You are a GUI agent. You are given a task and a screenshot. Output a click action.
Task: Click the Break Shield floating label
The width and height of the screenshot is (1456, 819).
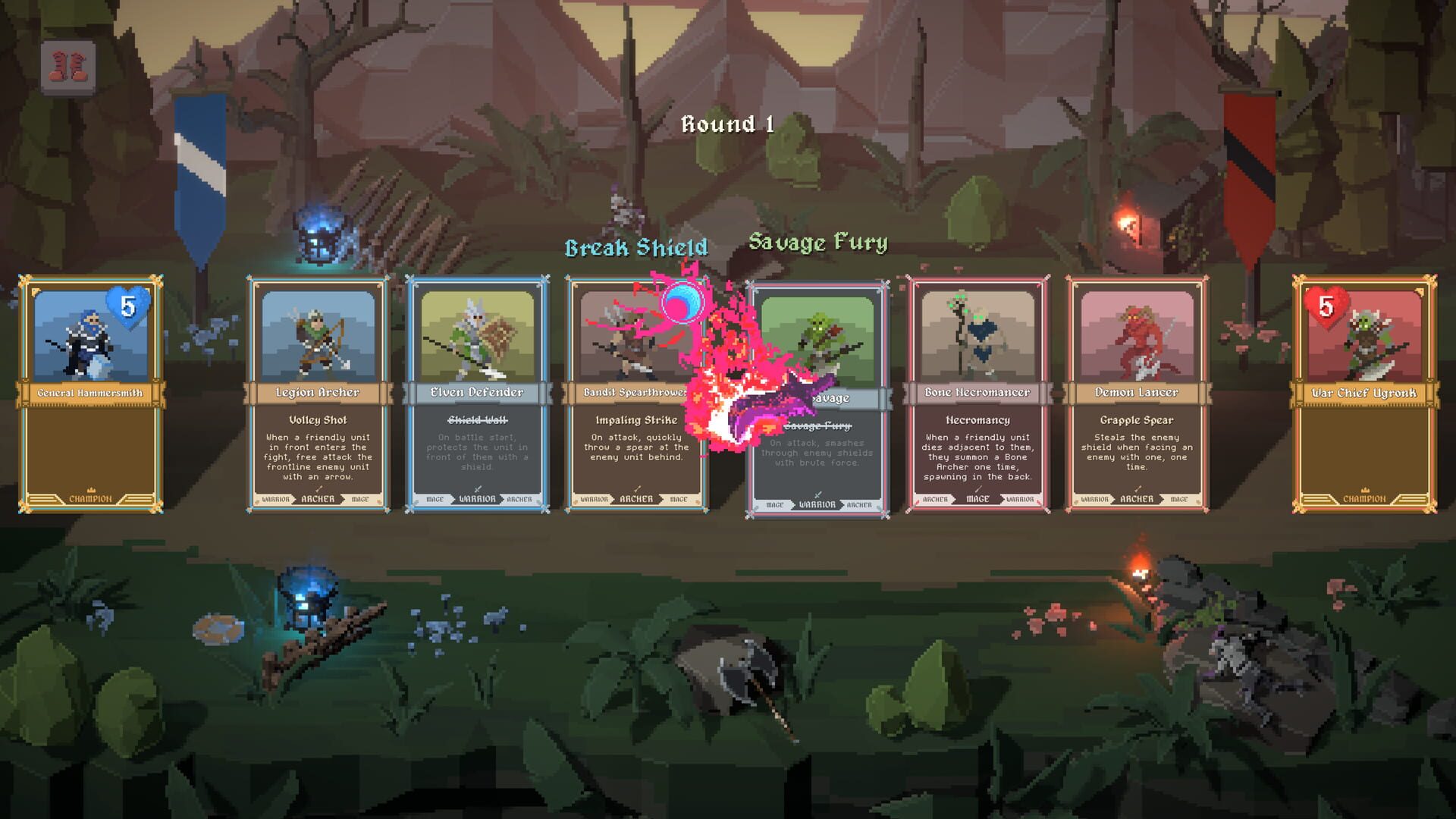pyautogui.click(x=637, y=247)
